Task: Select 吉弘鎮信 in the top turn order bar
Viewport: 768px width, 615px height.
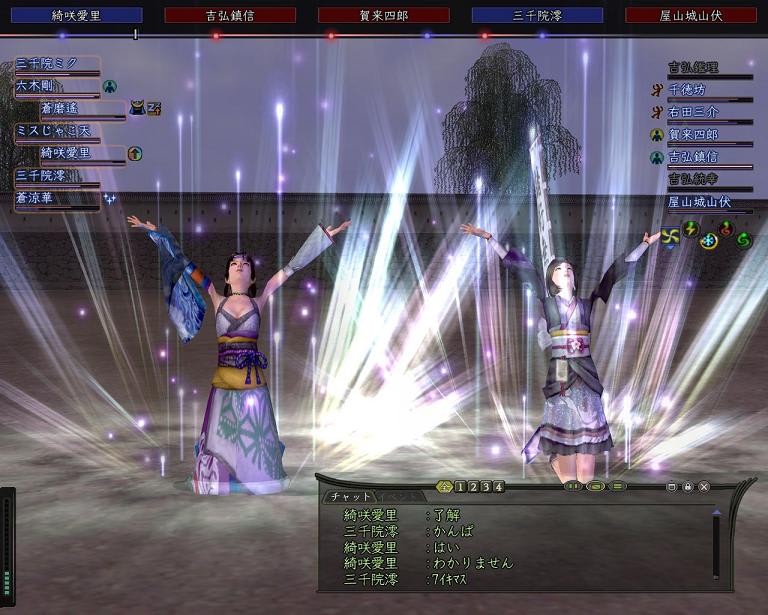Action: [230, 15]
